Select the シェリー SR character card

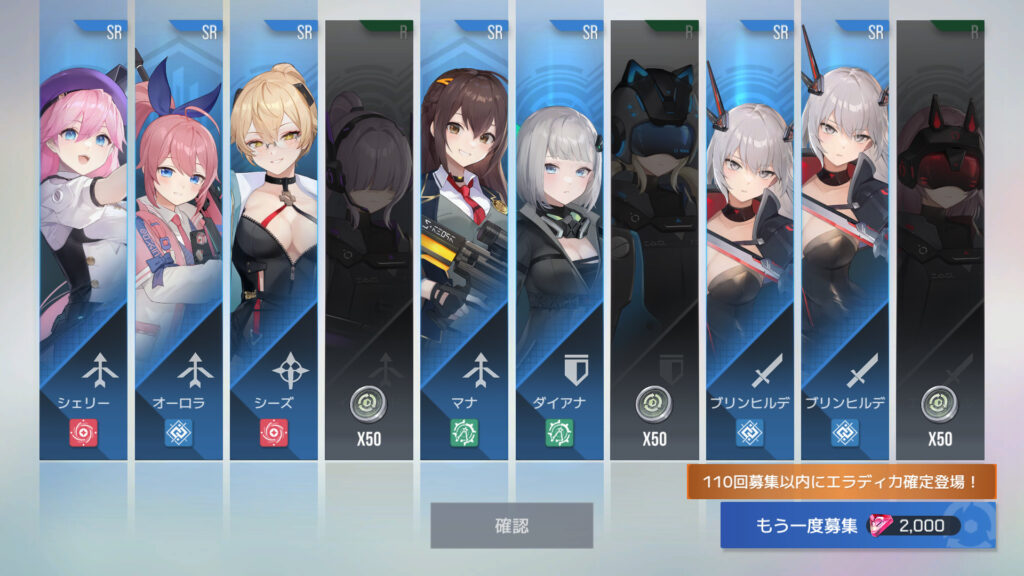tap(83, 240)
